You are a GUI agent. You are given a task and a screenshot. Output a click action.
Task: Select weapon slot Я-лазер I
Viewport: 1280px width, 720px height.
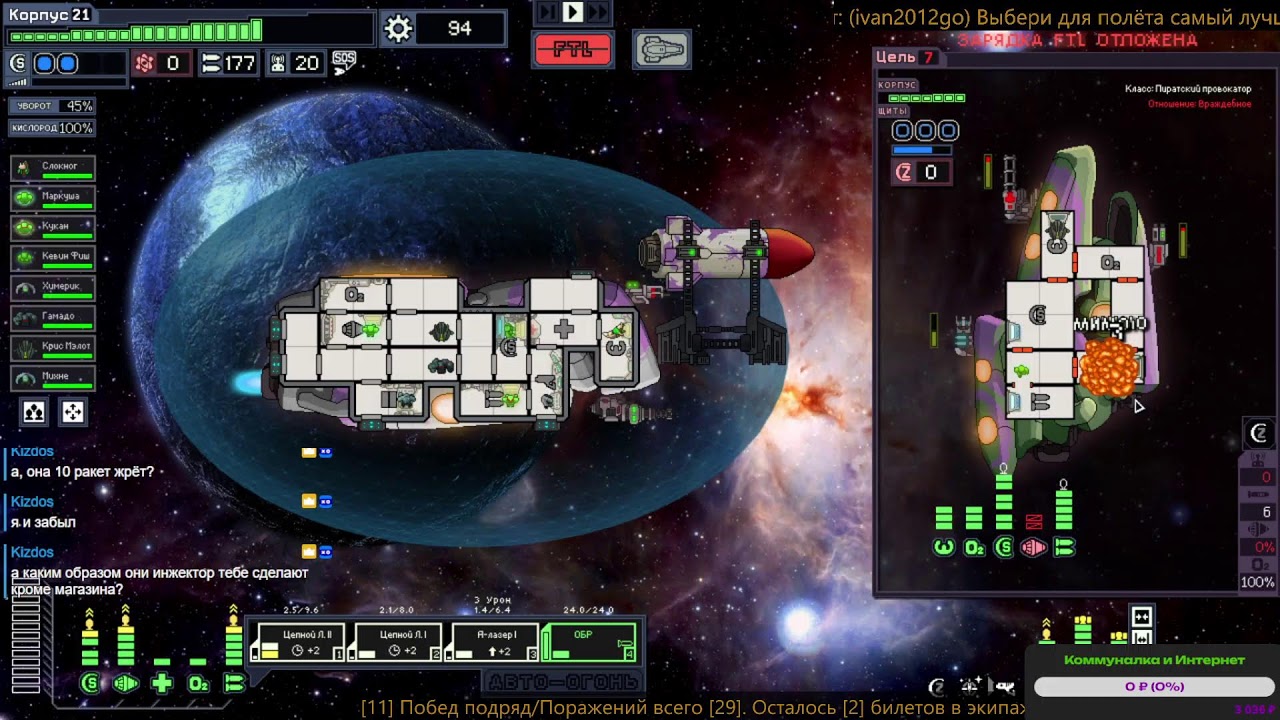[494, 642]
